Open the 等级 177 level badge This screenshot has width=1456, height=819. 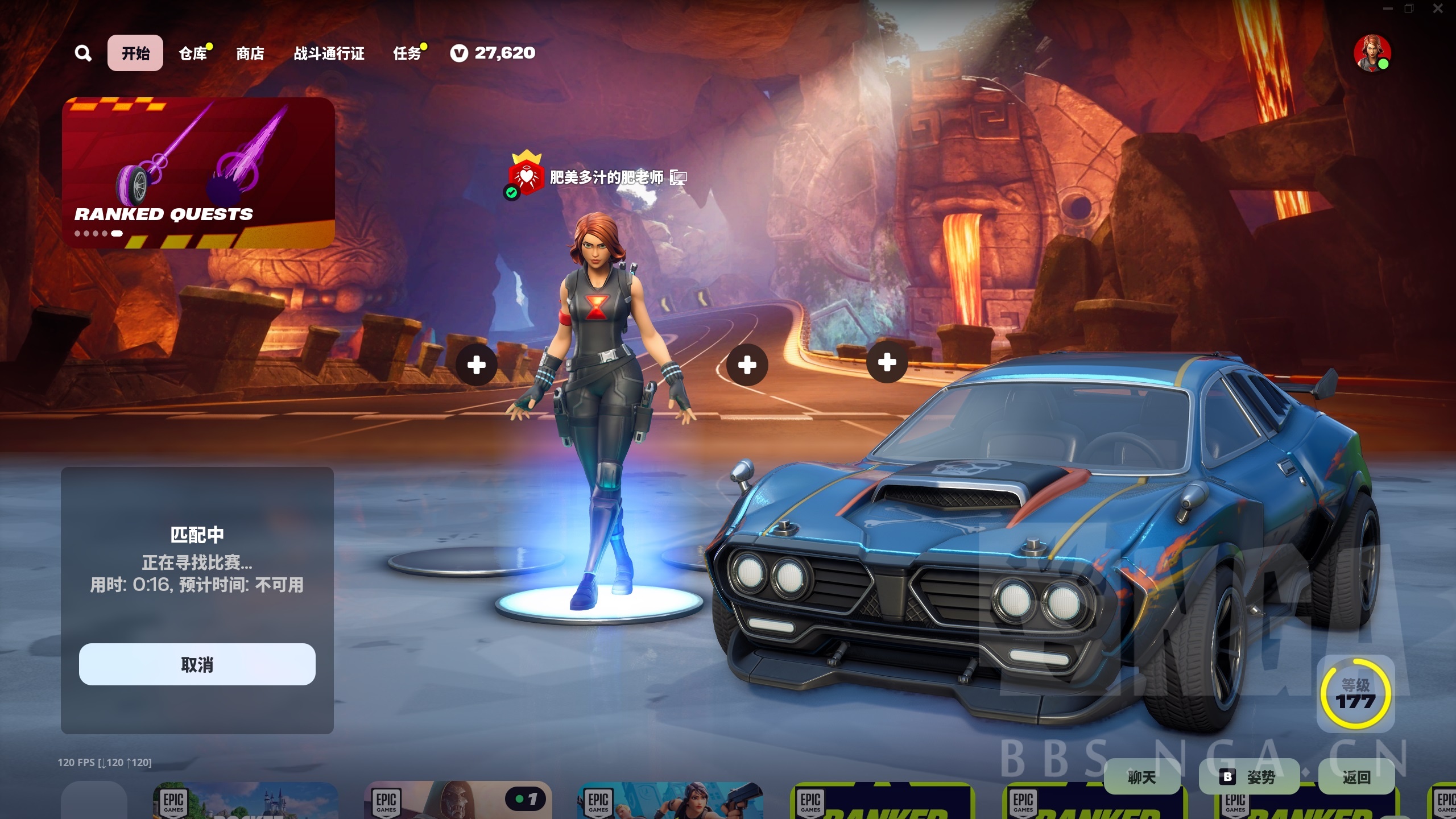coord(1355,693)
